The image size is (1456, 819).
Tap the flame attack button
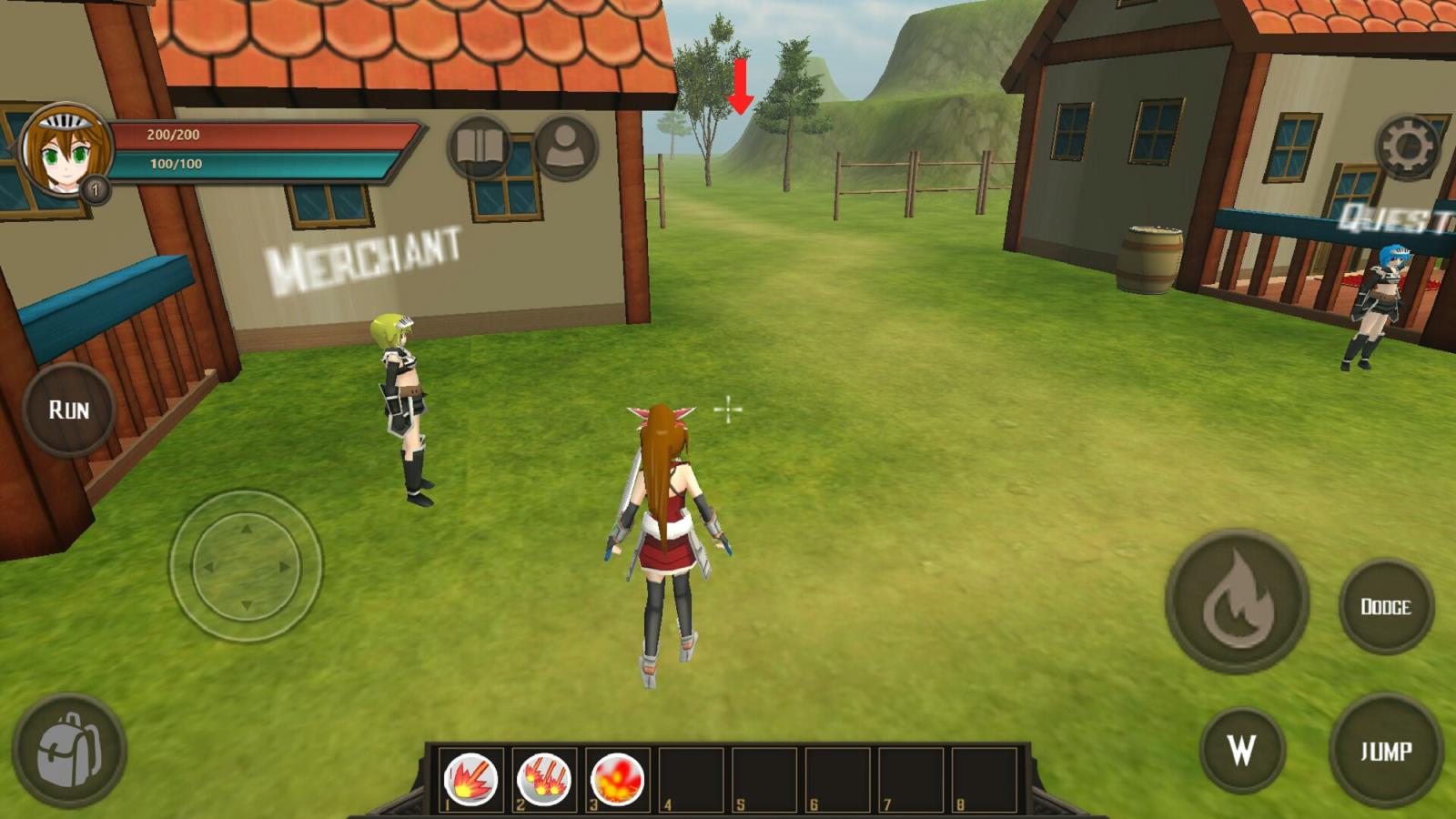coord(1237,602)
